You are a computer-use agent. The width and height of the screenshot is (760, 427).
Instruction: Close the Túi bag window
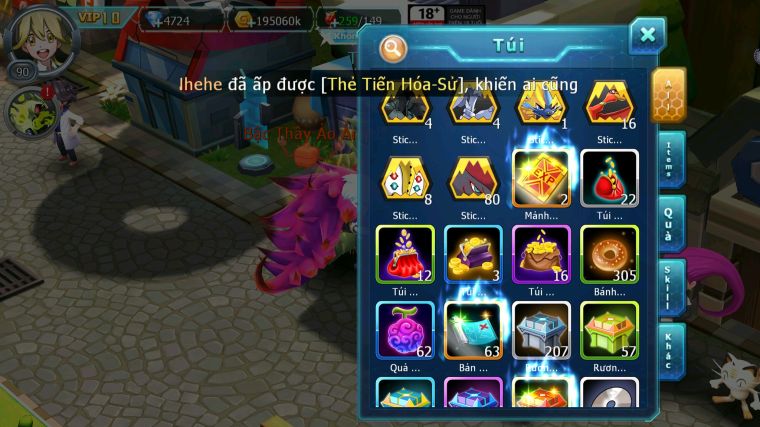click(647, 37)
